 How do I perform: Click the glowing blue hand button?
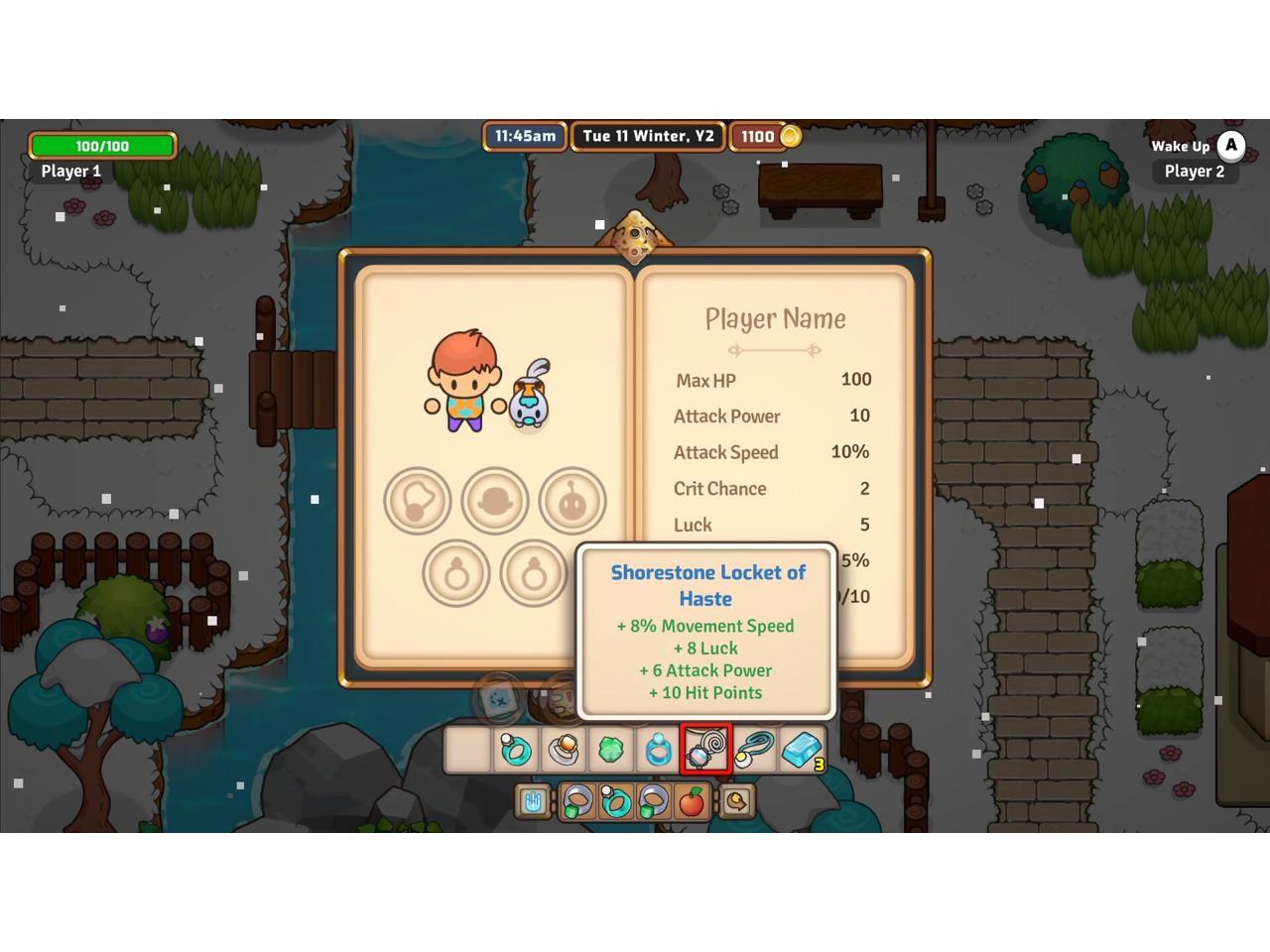coord(534,801)
